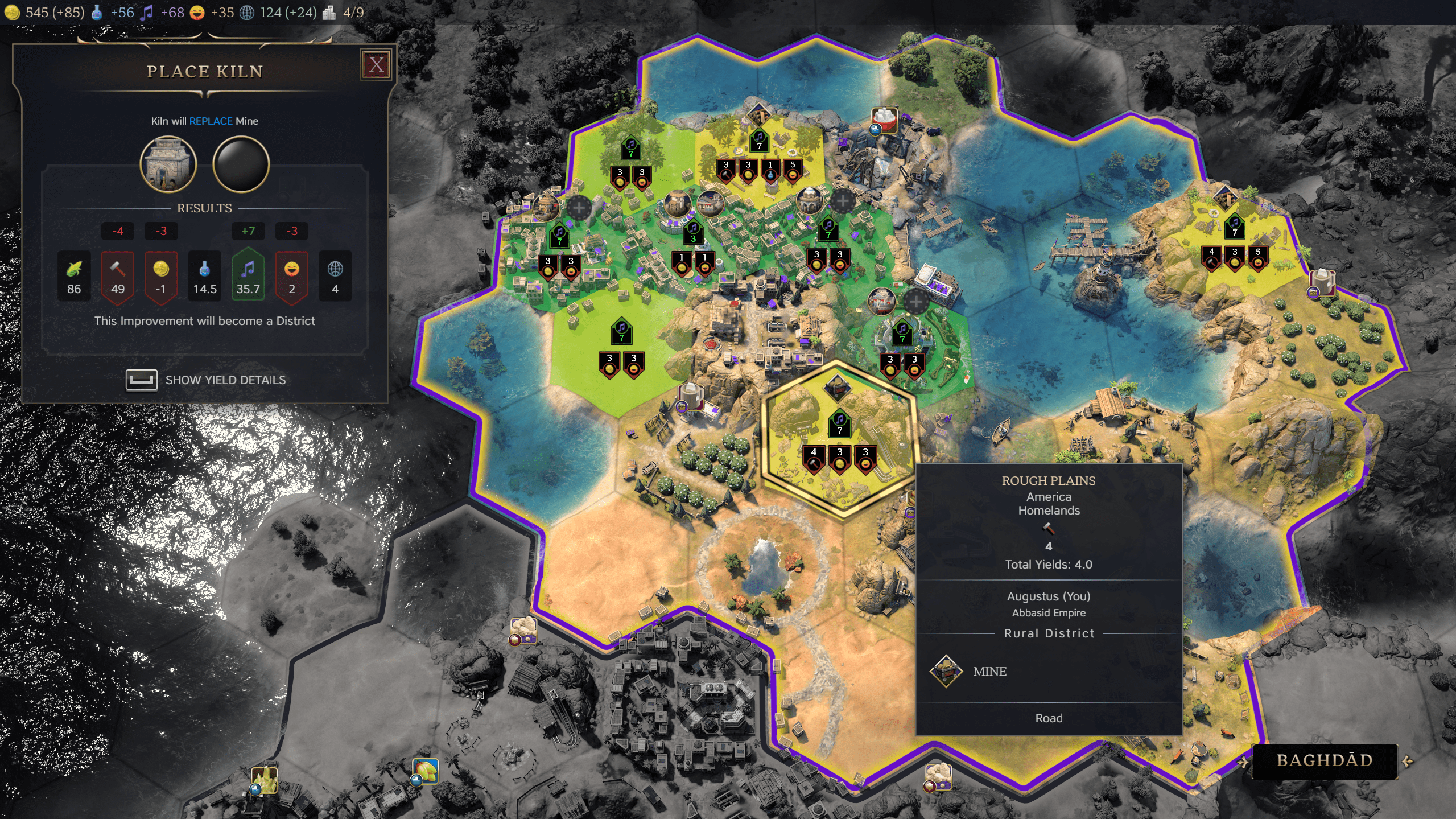Cycle to previous city left of Baghdād banner
This screenshot has height=819, width=1456.
1243,762
